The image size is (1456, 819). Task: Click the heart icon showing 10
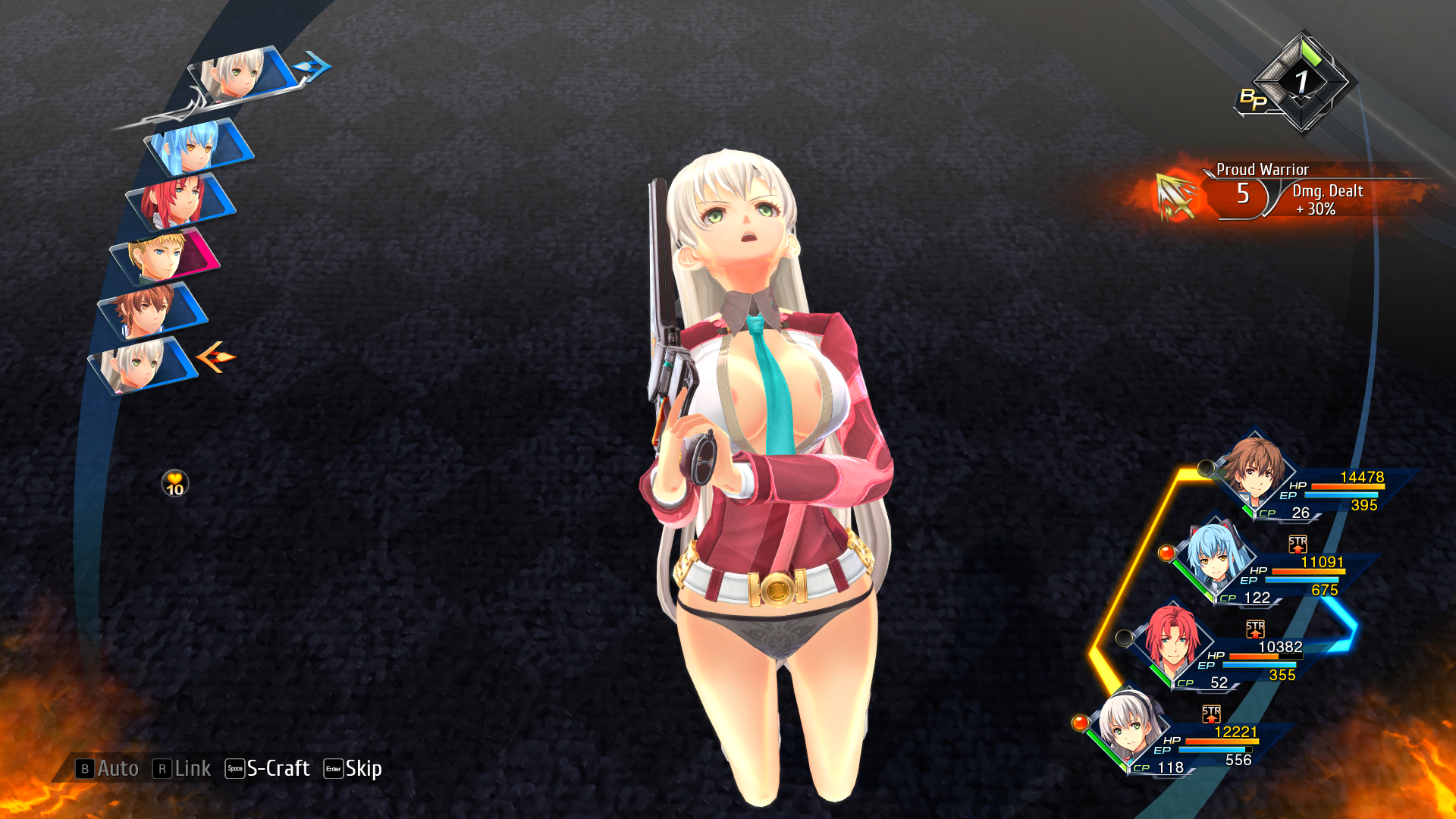(x=175, y=483)
